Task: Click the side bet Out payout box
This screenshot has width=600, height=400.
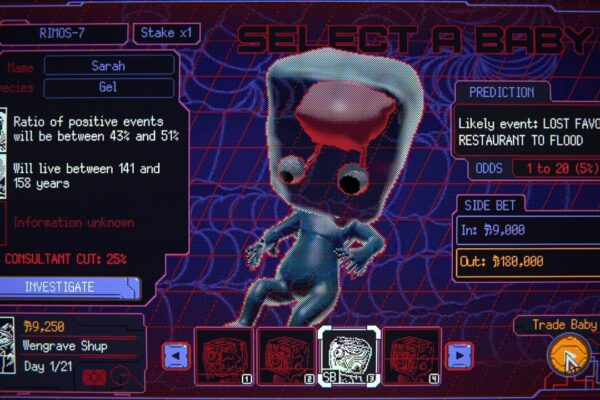Action: (x=526, y=262)
